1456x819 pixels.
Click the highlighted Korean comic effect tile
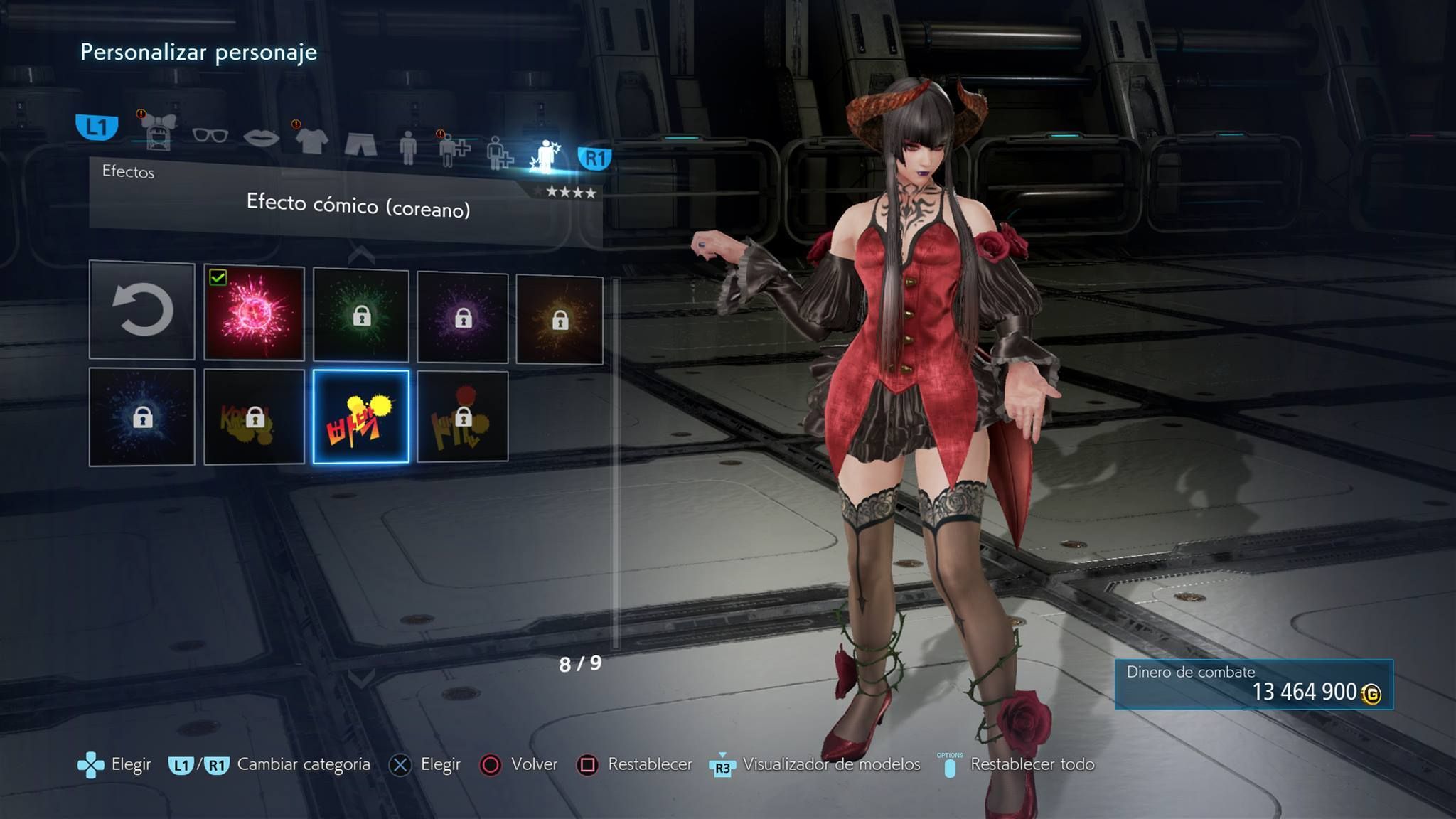[x=361, y=417]
